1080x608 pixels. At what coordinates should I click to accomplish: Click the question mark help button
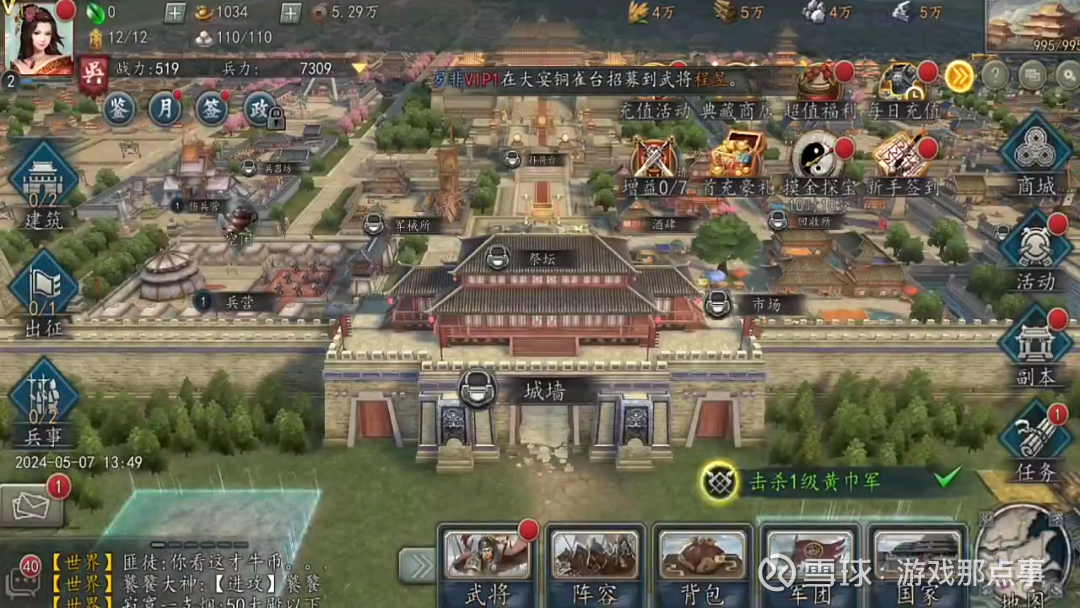994,75
